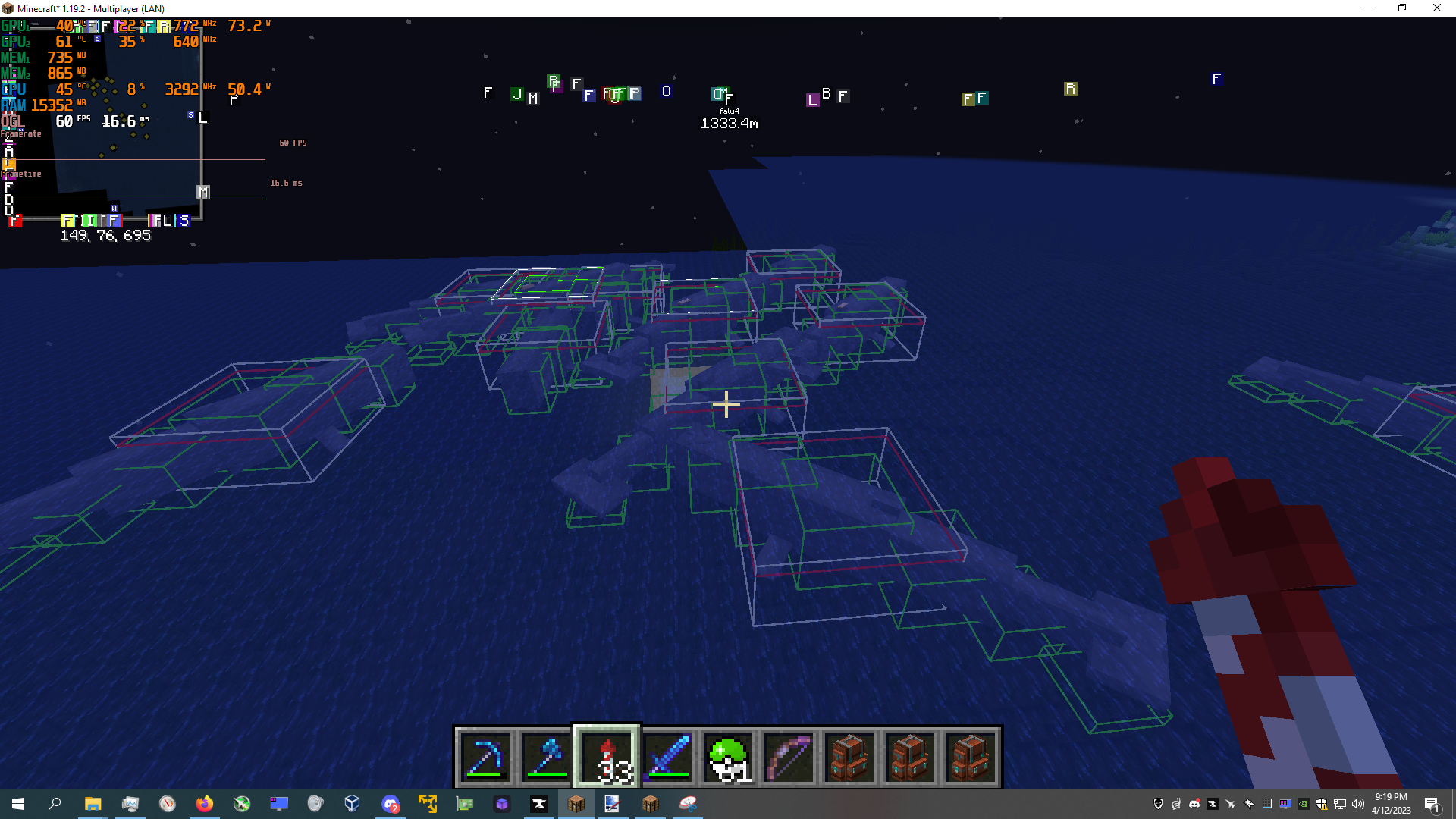1456x819 pixels.
Task: Open File Explorer on the taskbar
Action: (93, 805)
